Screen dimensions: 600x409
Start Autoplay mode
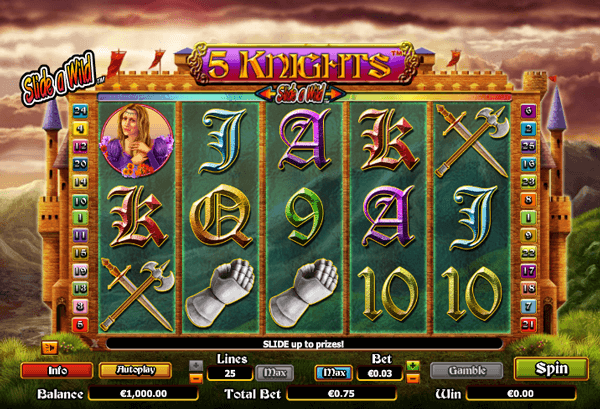tap(135, 369)
